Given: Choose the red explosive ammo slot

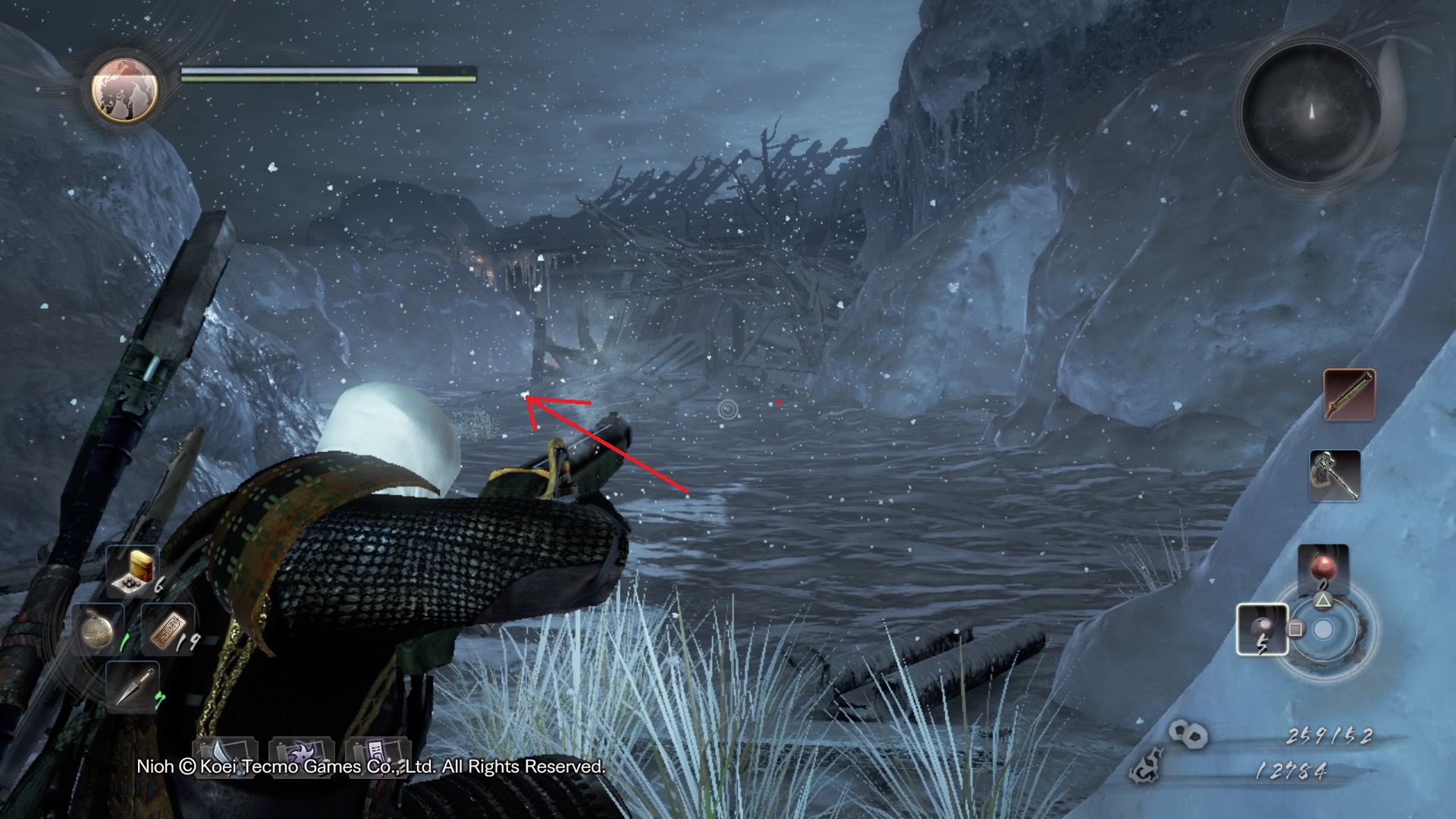Looking at the screenshot, I should click(x=1323, y=570).
